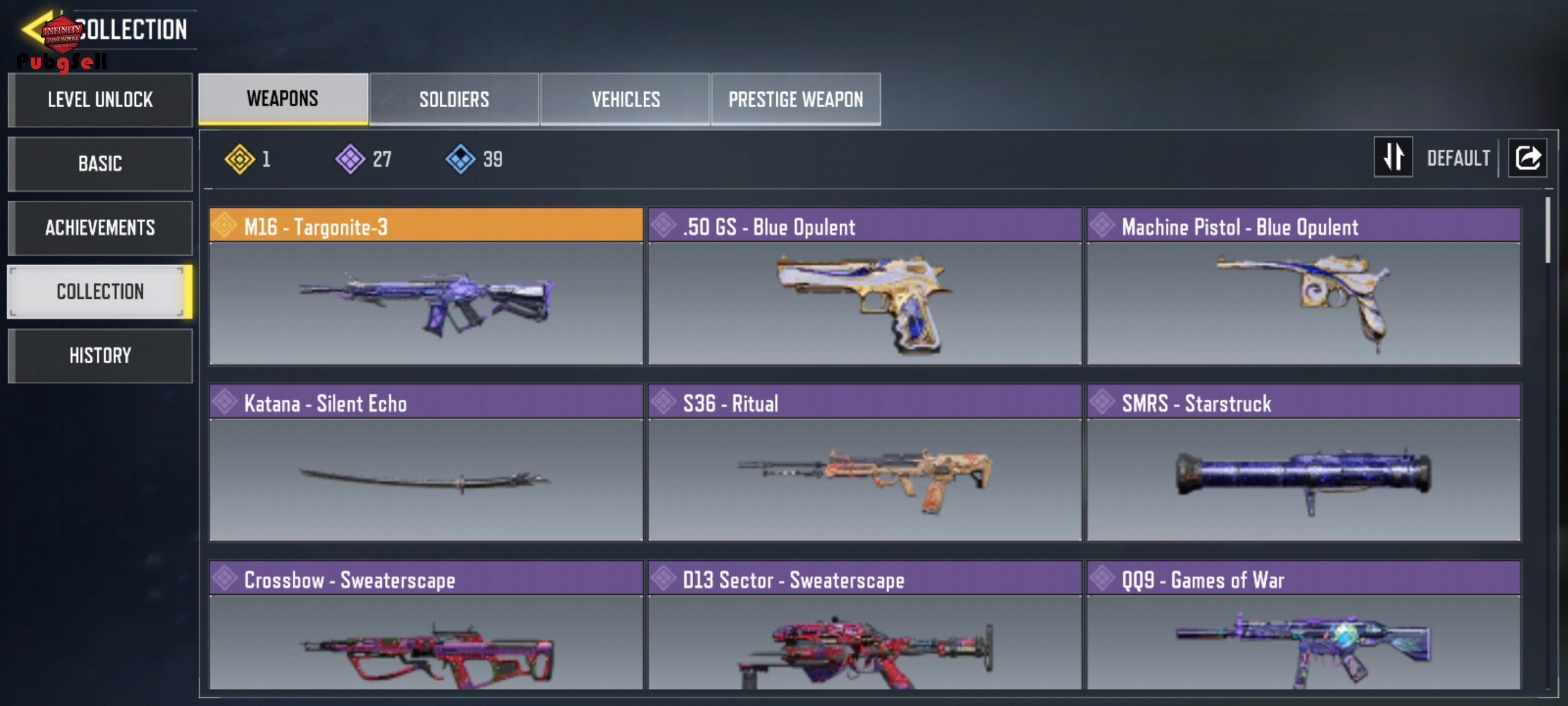Open the S36 - Ritual weapon card

coord(864,463)
